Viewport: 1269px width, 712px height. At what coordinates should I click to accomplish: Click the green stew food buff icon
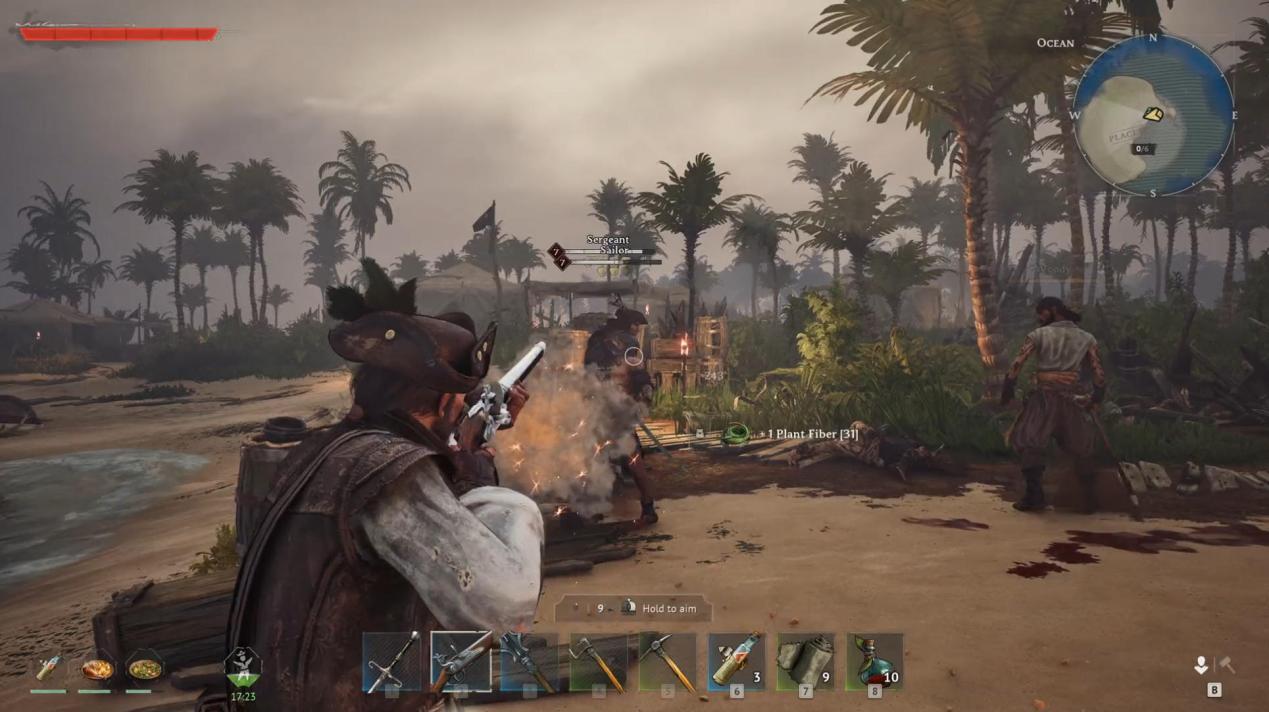(x=144, y=668)
